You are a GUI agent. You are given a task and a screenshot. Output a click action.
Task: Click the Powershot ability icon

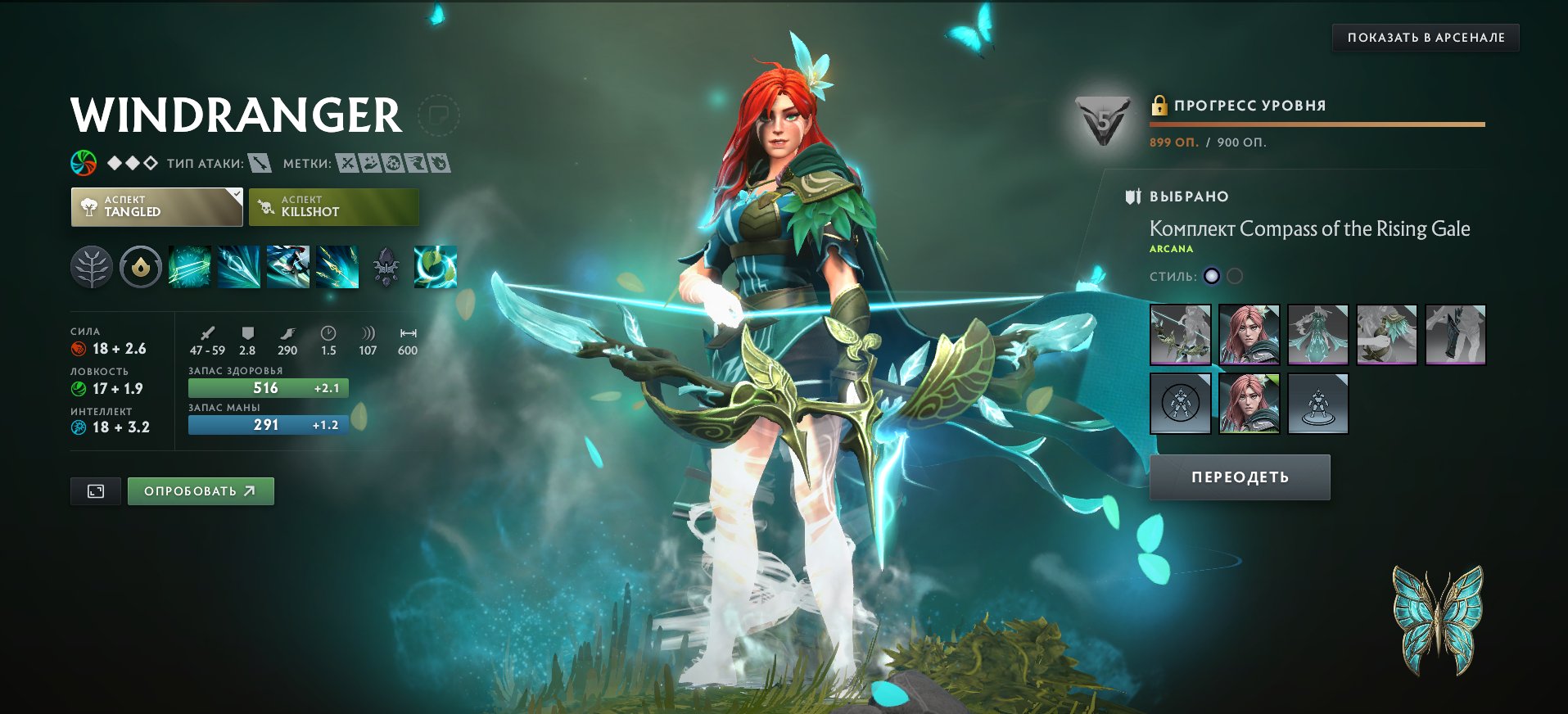[x=237, y=267]
